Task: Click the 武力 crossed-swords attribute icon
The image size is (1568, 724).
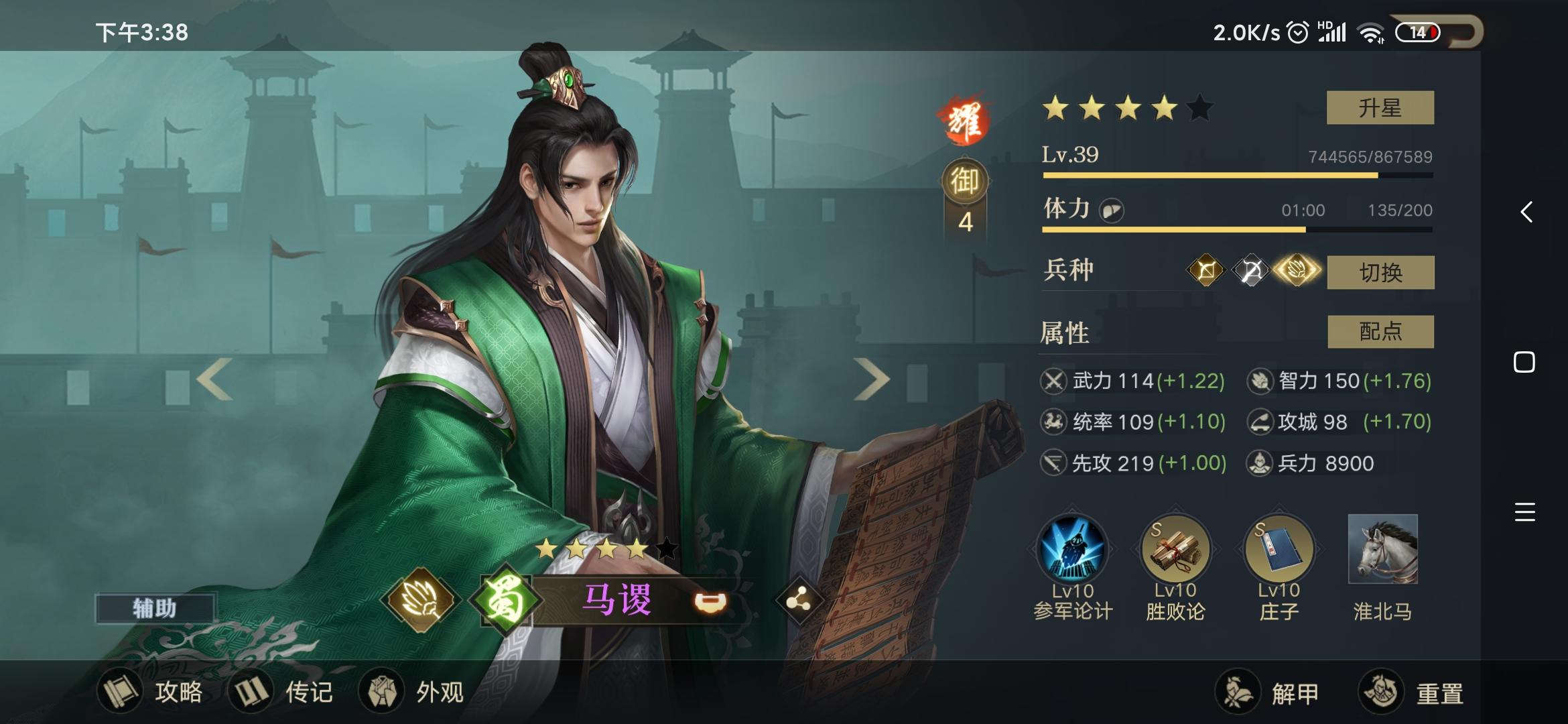Action: (x=1052, y=381)
